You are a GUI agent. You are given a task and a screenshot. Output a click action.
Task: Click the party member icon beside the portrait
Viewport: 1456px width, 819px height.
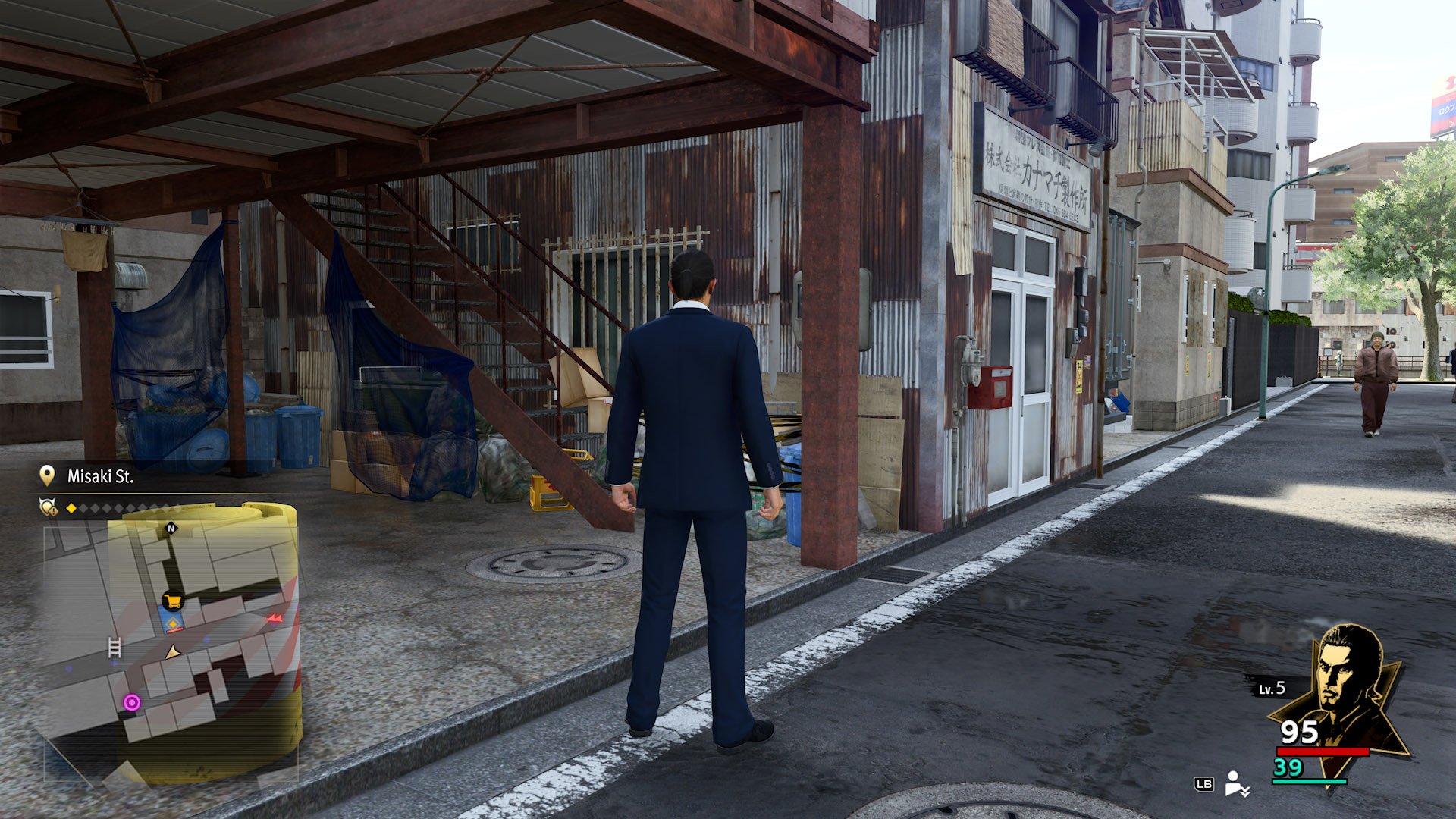[1236, 783]
